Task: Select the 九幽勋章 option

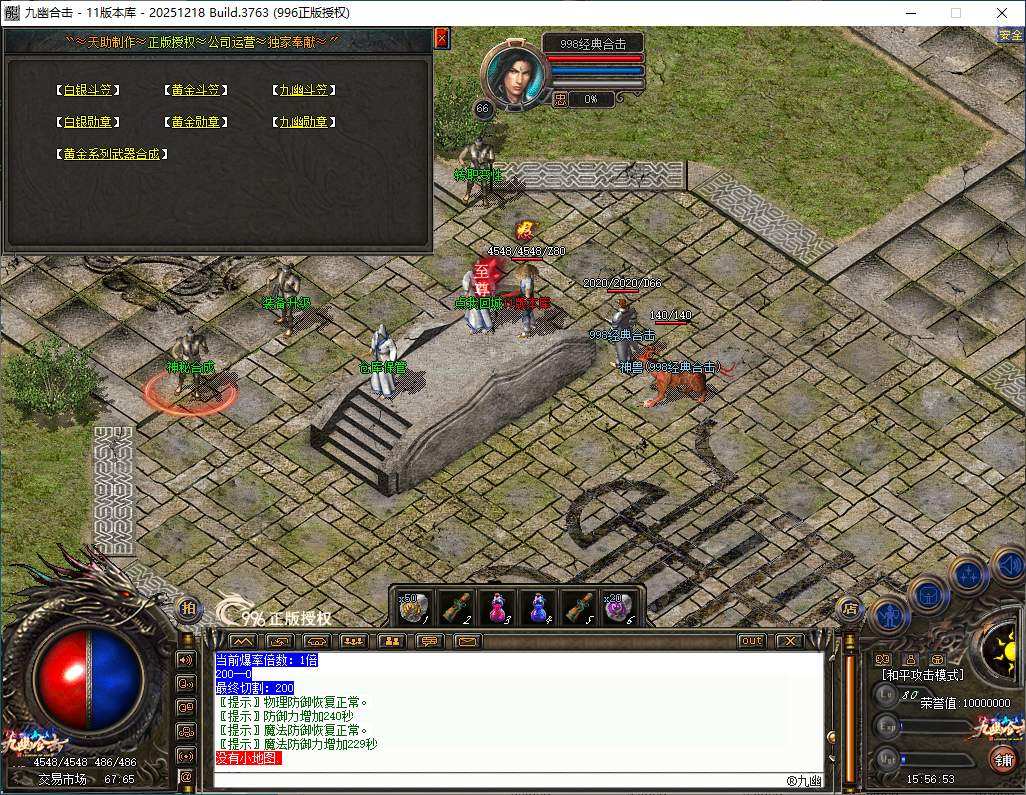Action: [x=303, y=122]
